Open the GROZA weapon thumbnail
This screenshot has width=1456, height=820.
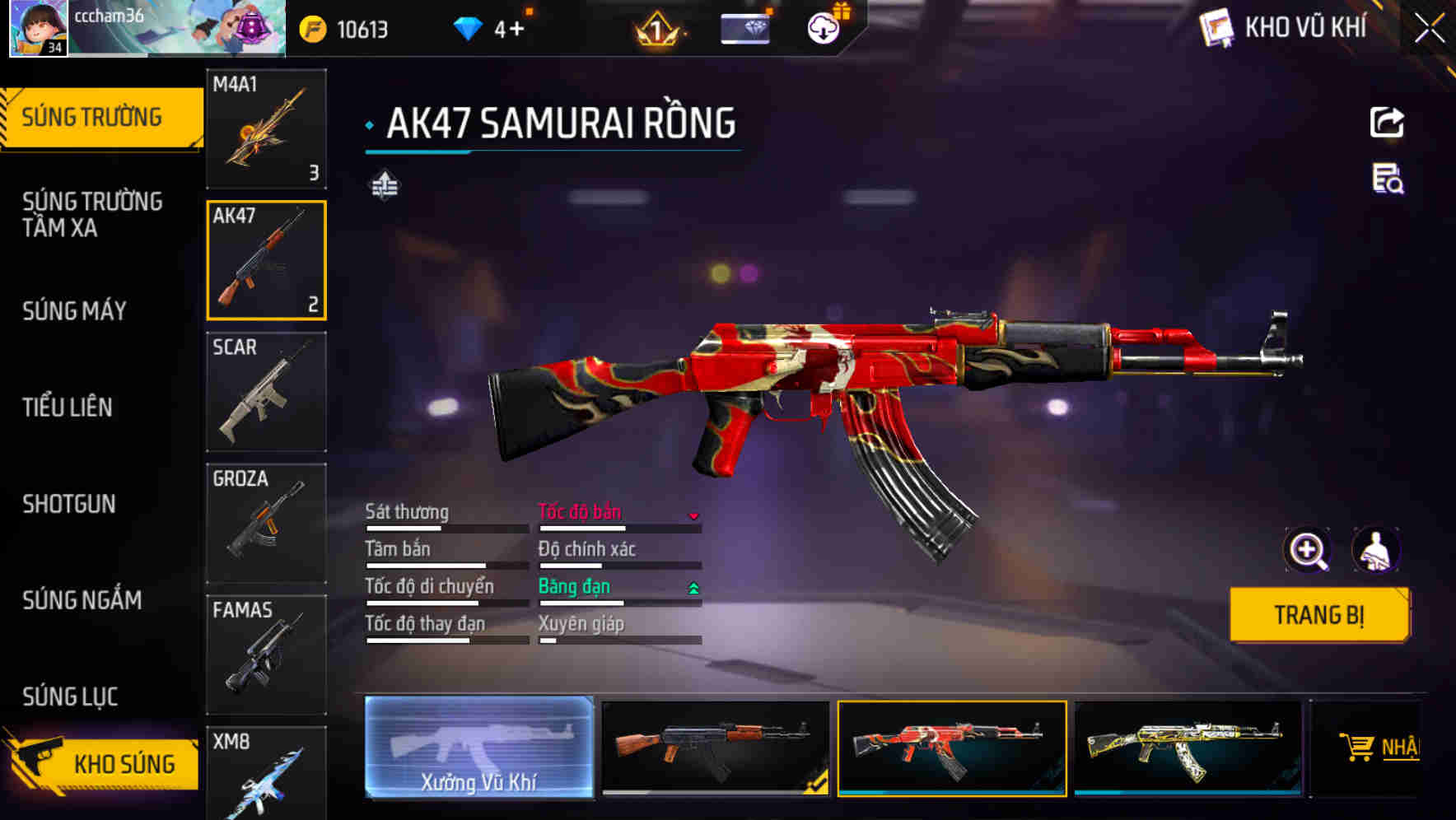pos(266,521)
